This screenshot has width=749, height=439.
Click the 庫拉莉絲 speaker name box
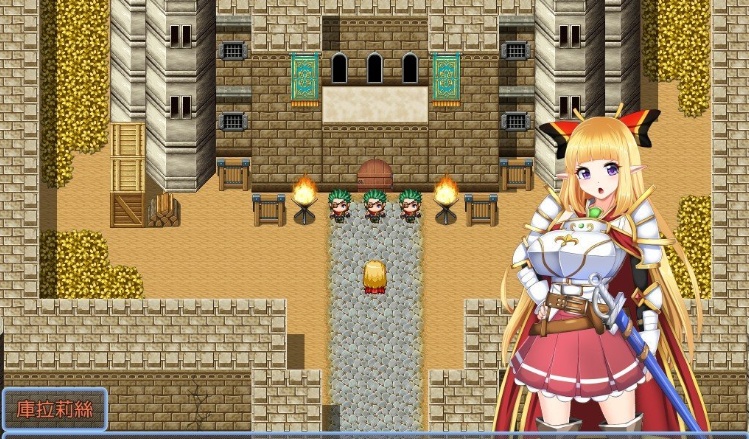(55, 410)
